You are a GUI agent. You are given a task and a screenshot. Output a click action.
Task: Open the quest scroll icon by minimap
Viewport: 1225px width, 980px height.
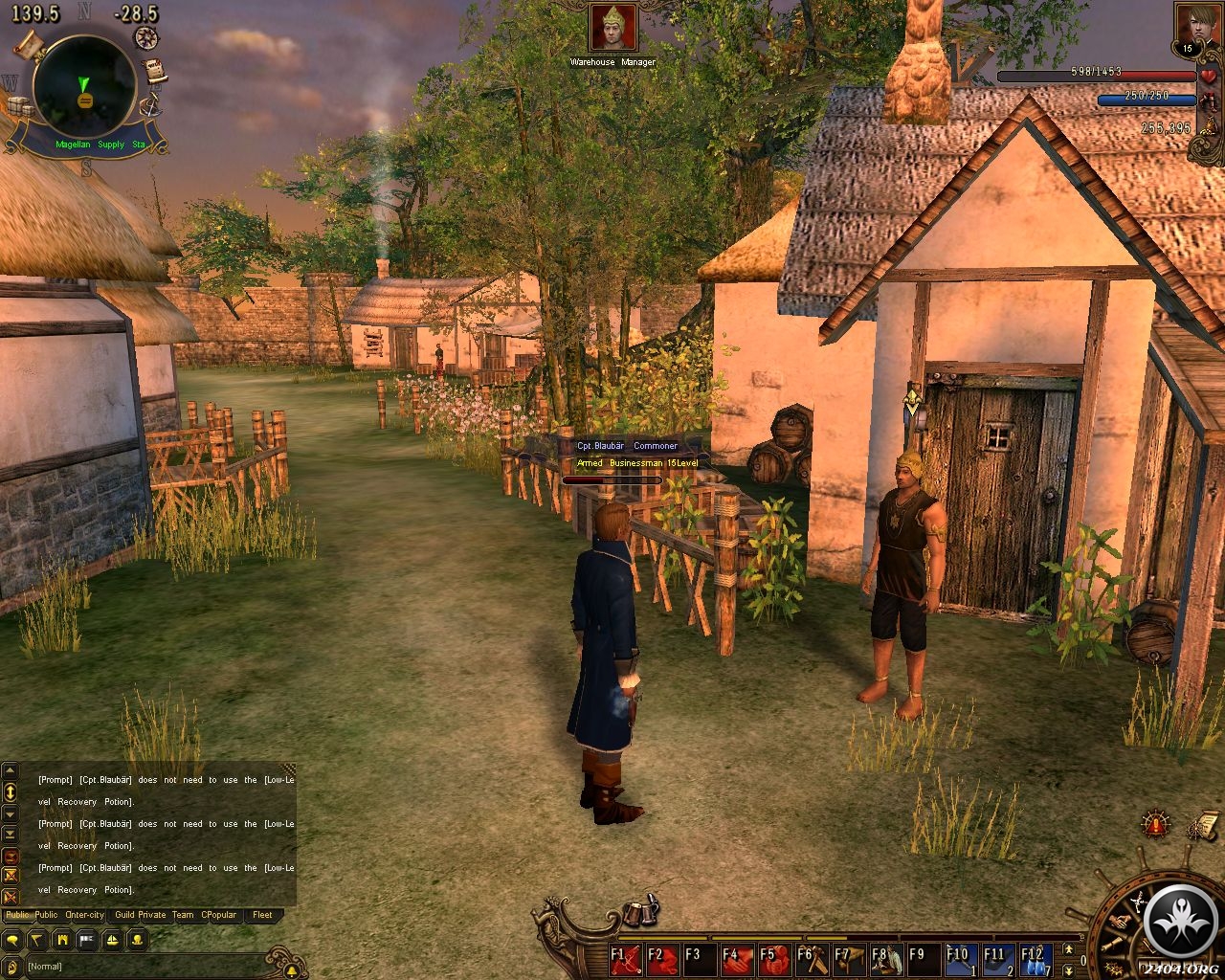[153, 72]
